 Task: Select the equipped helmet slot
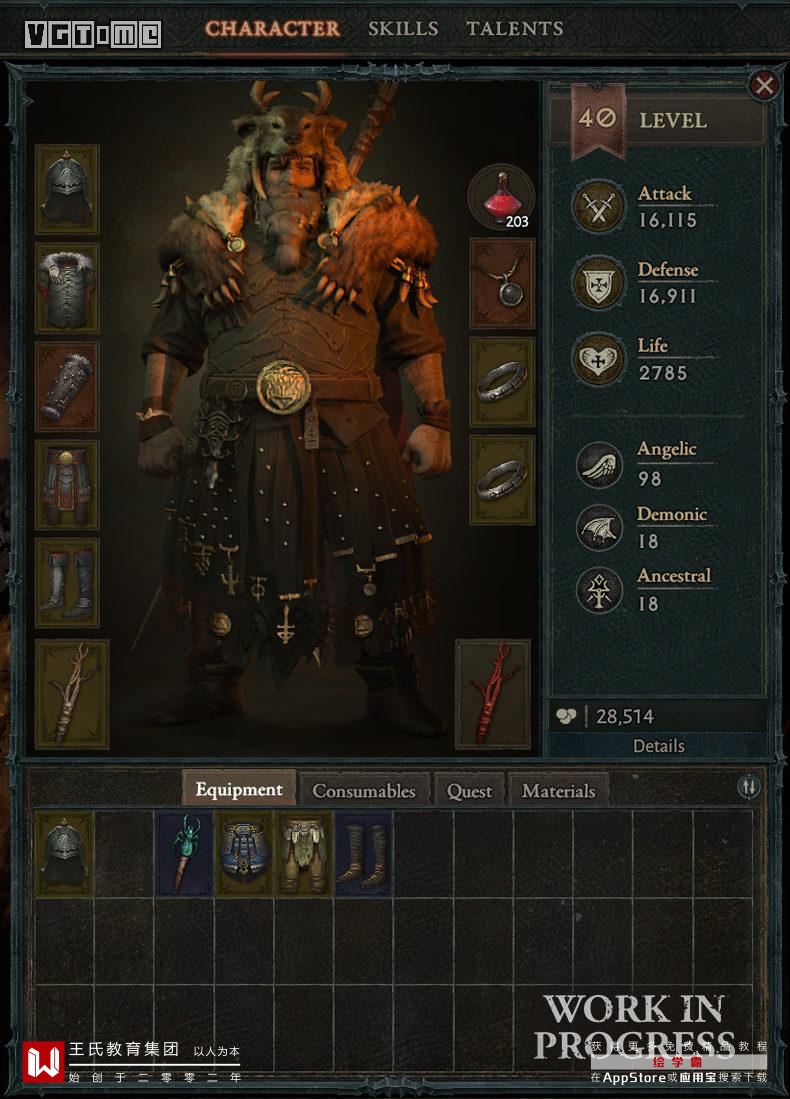pos(67,190)
